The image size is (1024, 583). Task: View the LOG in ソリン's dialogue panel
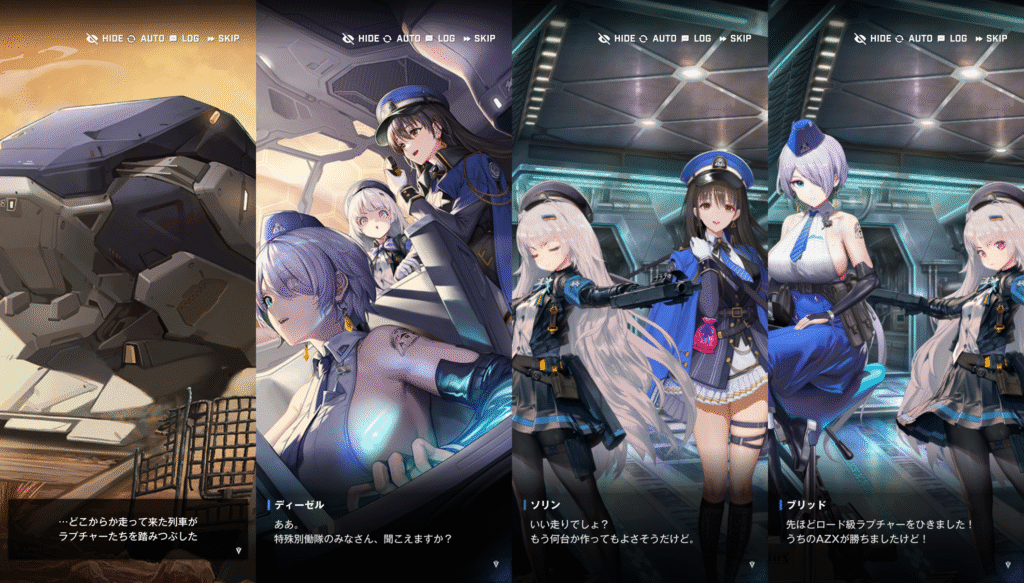tap(695, 38)
